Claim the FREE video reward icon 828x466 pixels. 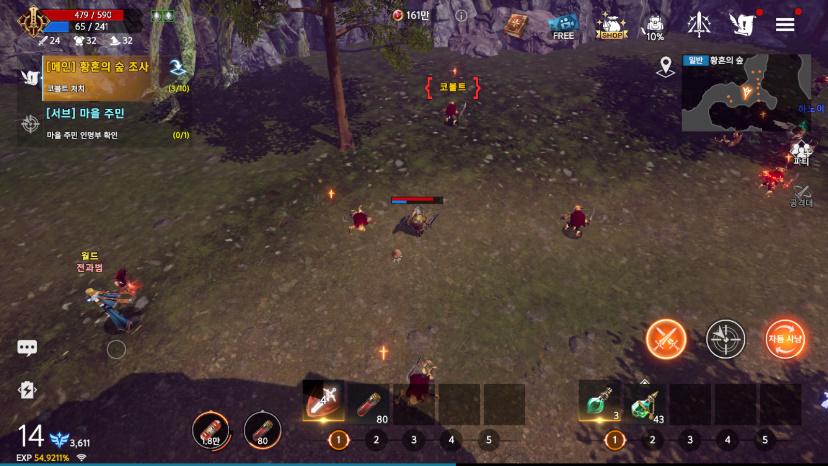[x=564, y=25]
